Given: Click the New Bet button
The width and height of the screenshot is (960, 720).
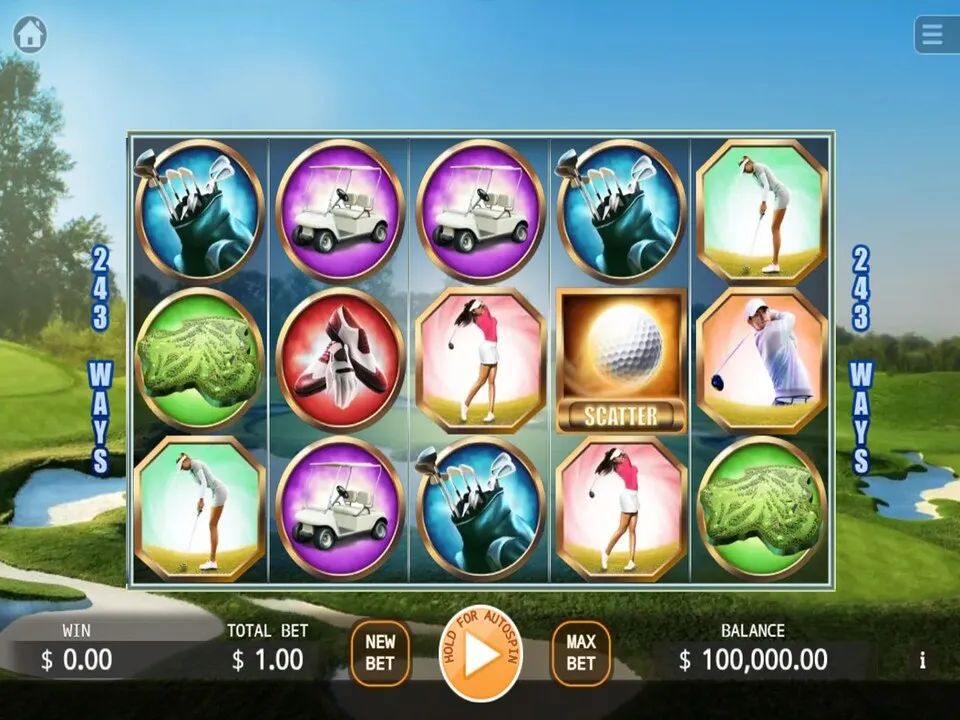Looking at the screenshot, I should (x=380, y=653).
